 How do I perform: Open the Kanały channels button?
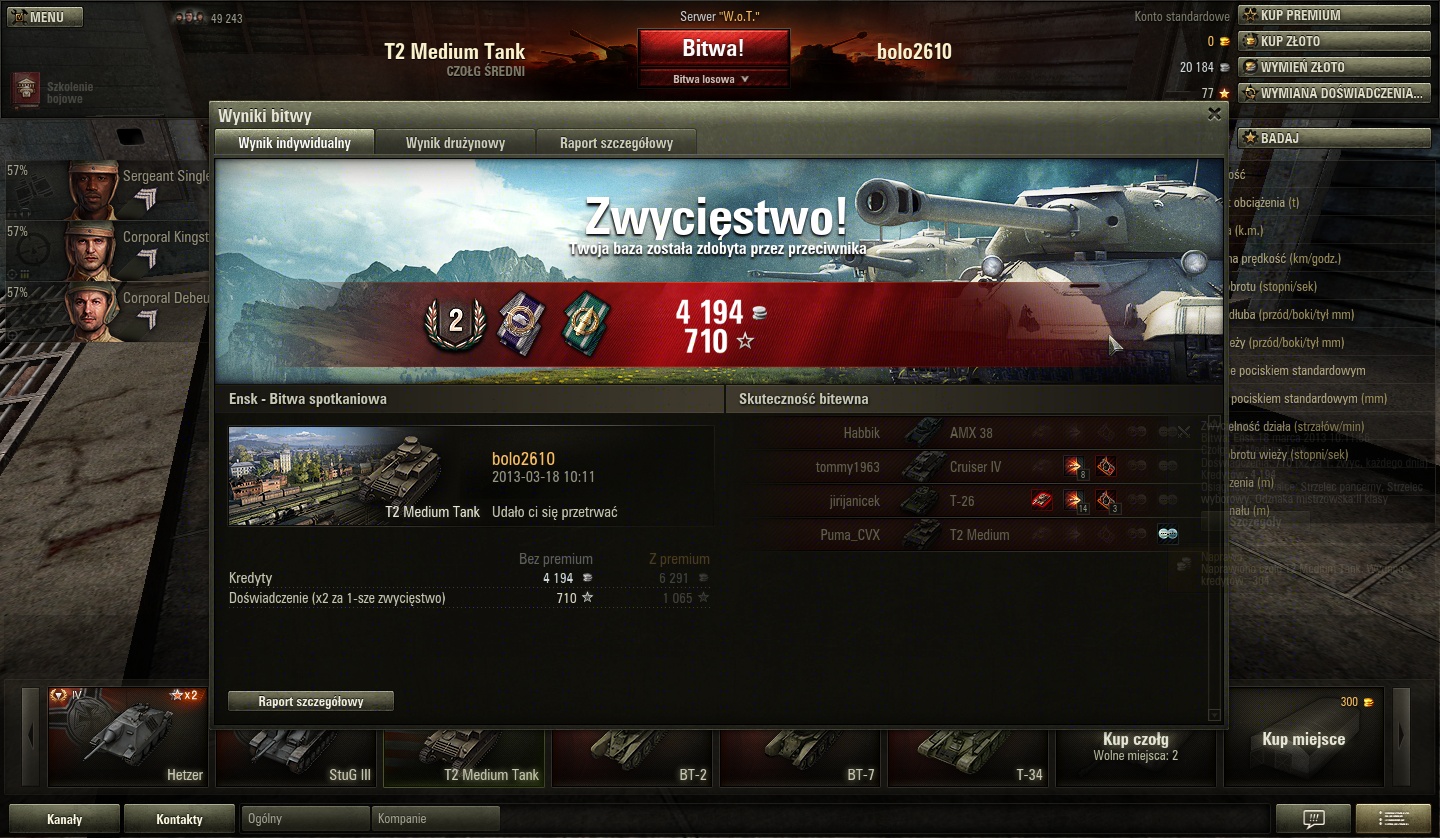tap(64, 819)
